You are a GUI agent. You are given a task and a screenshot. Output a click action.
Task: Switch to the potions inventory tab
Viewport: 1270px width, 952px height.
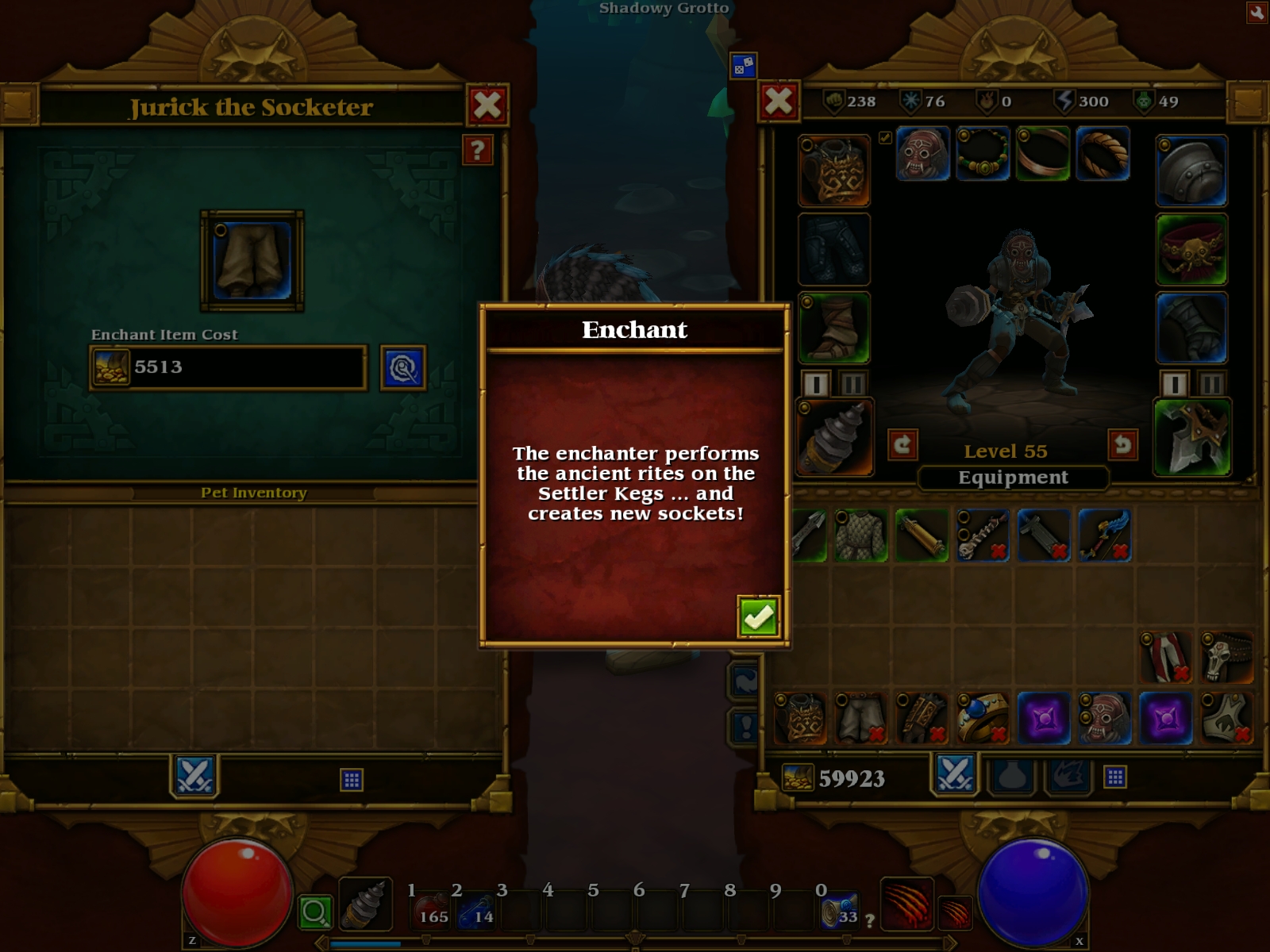(x=1012, y=777)
